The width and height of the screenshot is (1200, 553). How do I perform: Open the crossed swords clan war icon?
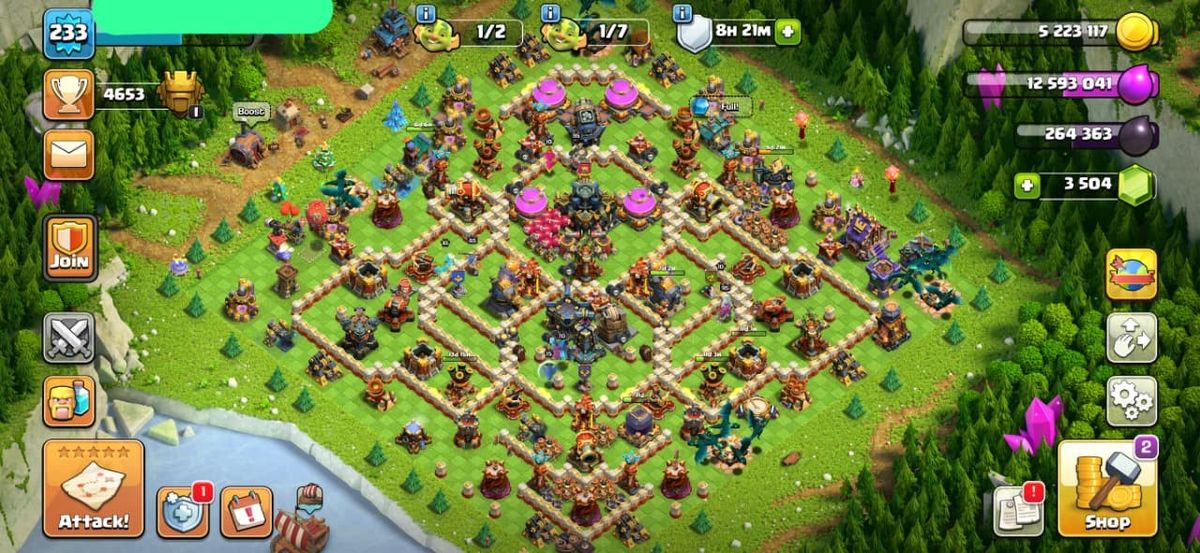[69, 338]
